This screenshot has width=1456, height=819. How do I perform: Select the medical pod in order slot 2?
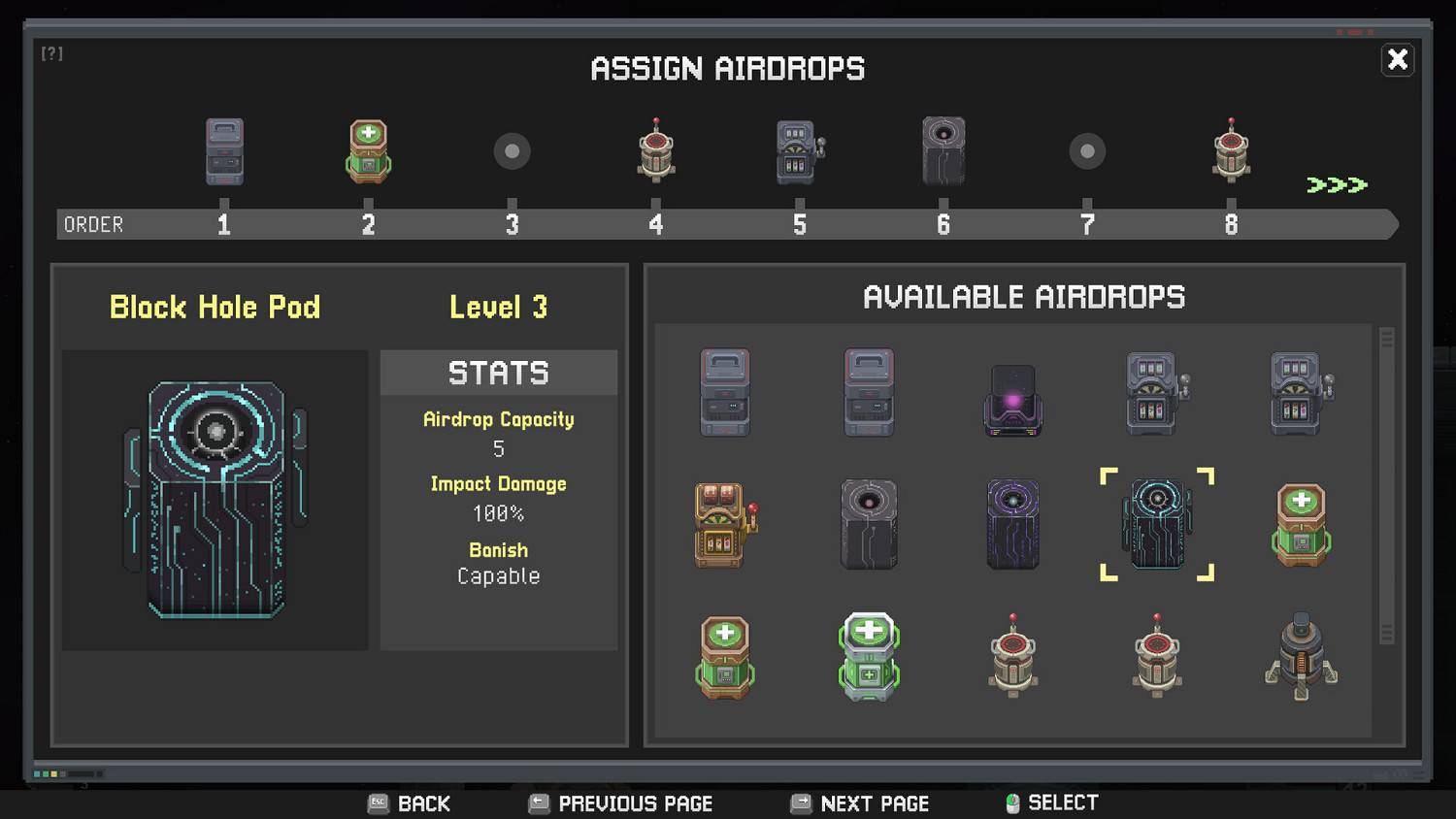(x=368, y=150)
